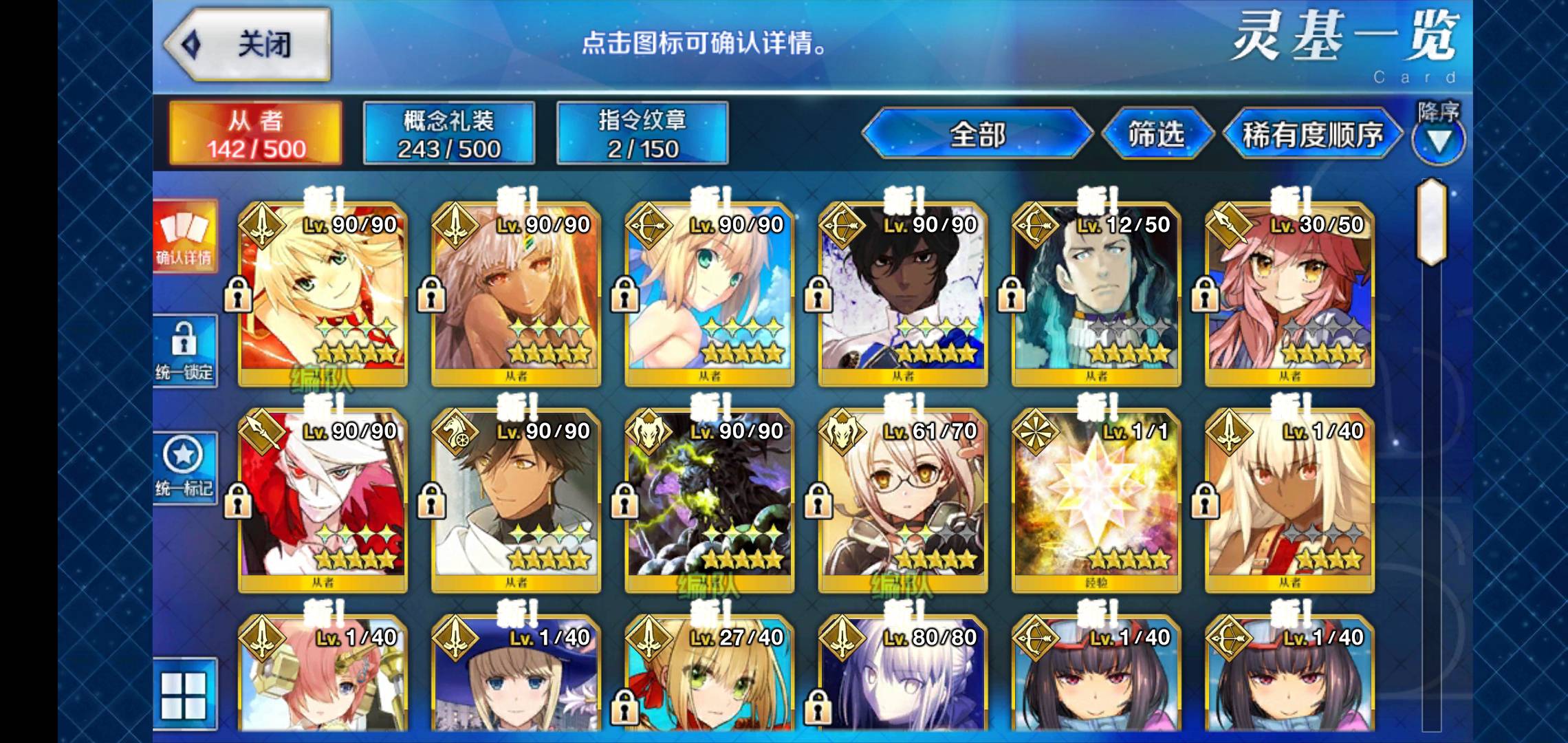Viewport: 1568px width, 743px height.
Task: Grab the vertical list scrollbar handle
Action: click(1430, 222)
